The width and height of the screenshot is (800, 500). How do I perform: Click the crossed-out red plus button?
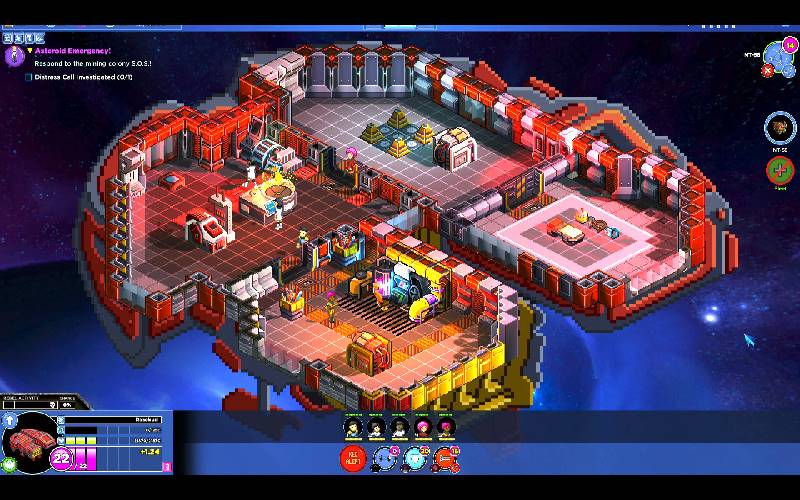779,170
